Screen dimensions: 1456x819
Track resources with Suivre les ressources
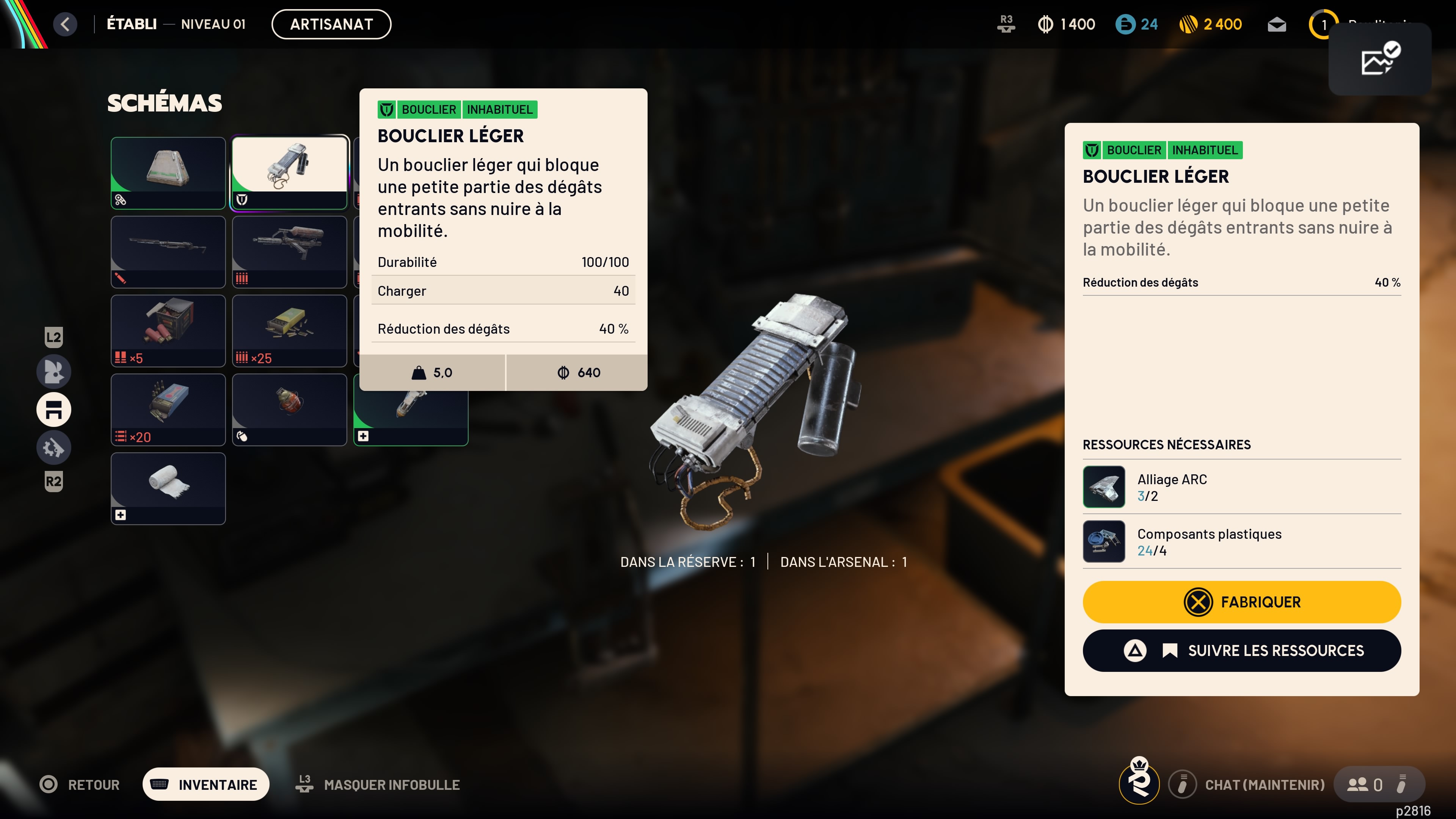click(1241, 651)
